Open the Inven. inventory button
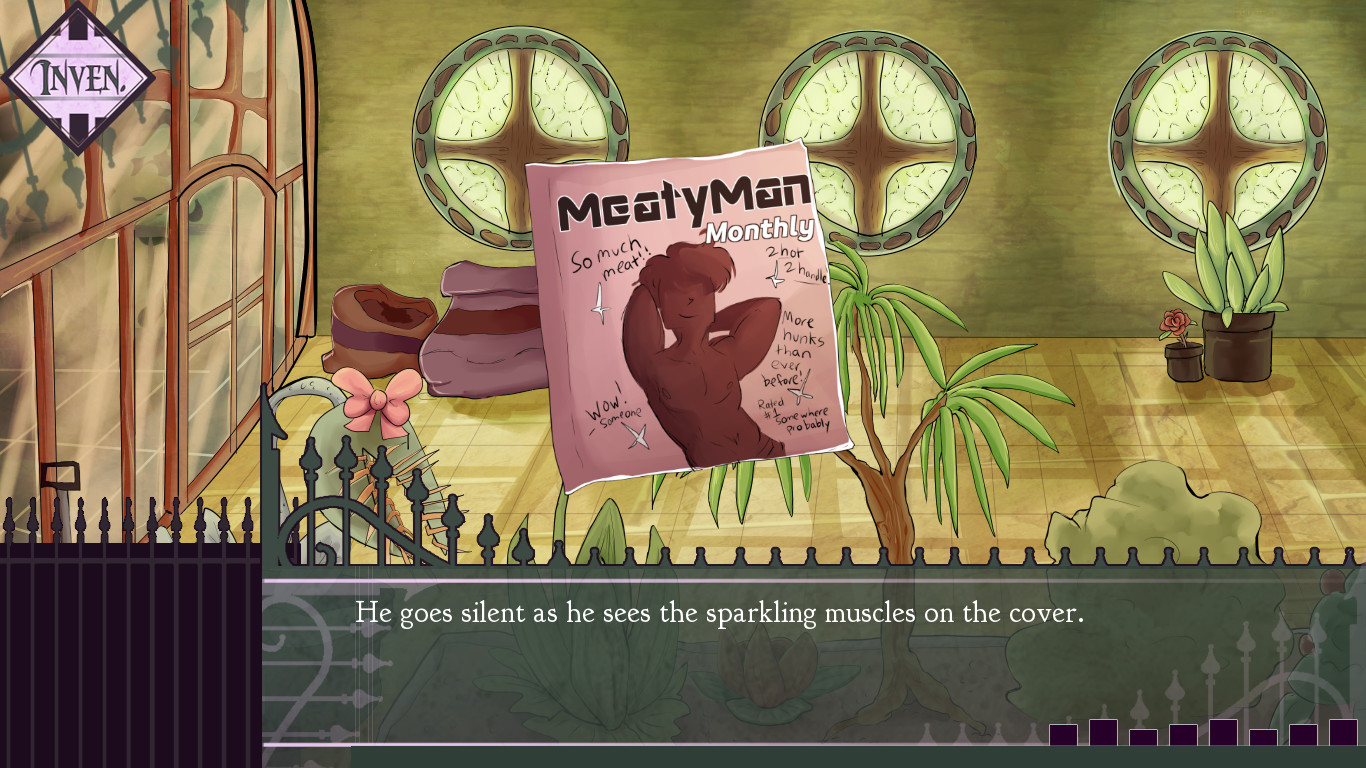This screenshot has height=768, width=1366. (78, 78)
